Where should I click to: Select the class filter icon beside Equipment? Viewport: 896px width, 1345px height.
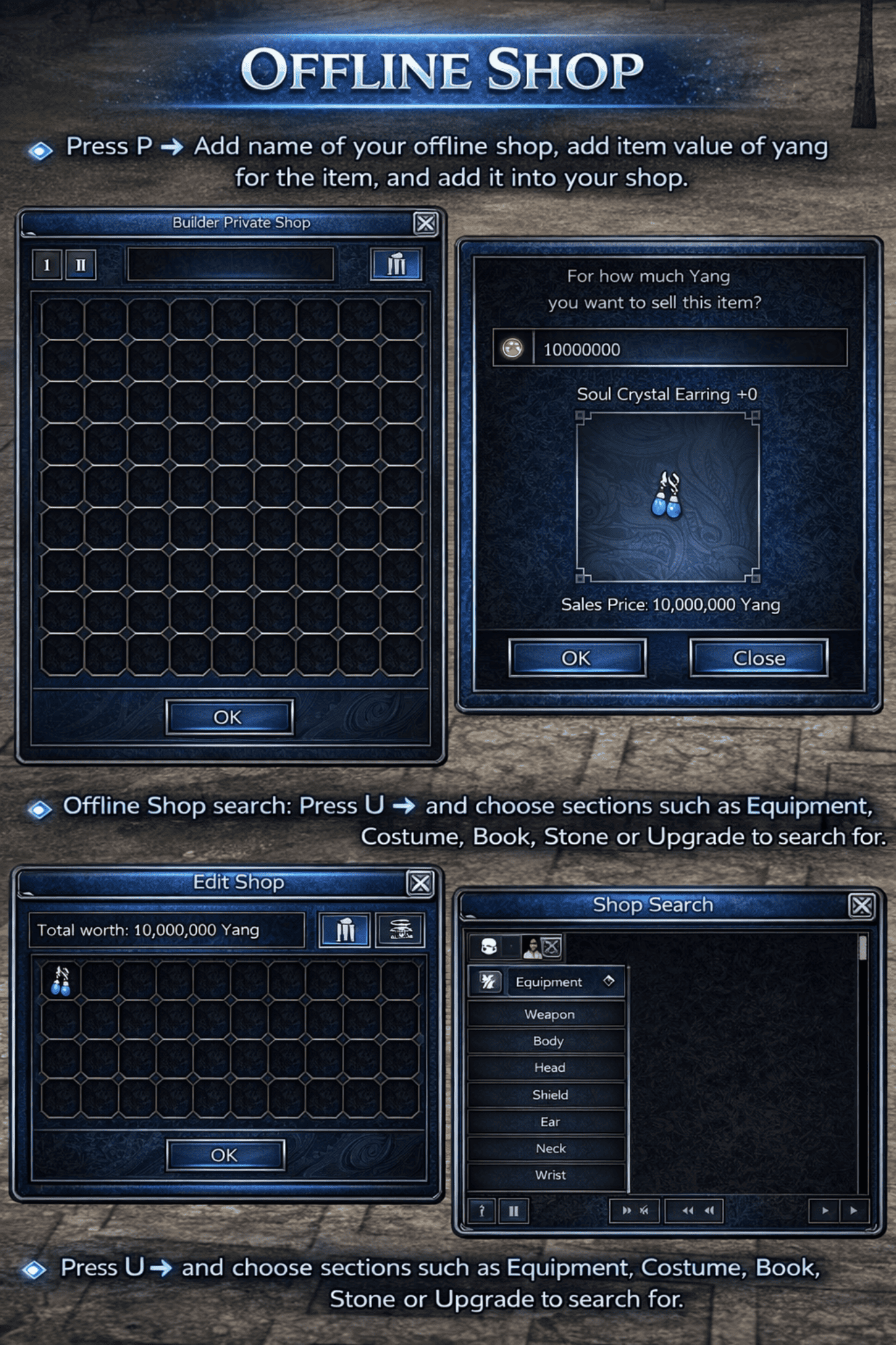click(490, 981)
